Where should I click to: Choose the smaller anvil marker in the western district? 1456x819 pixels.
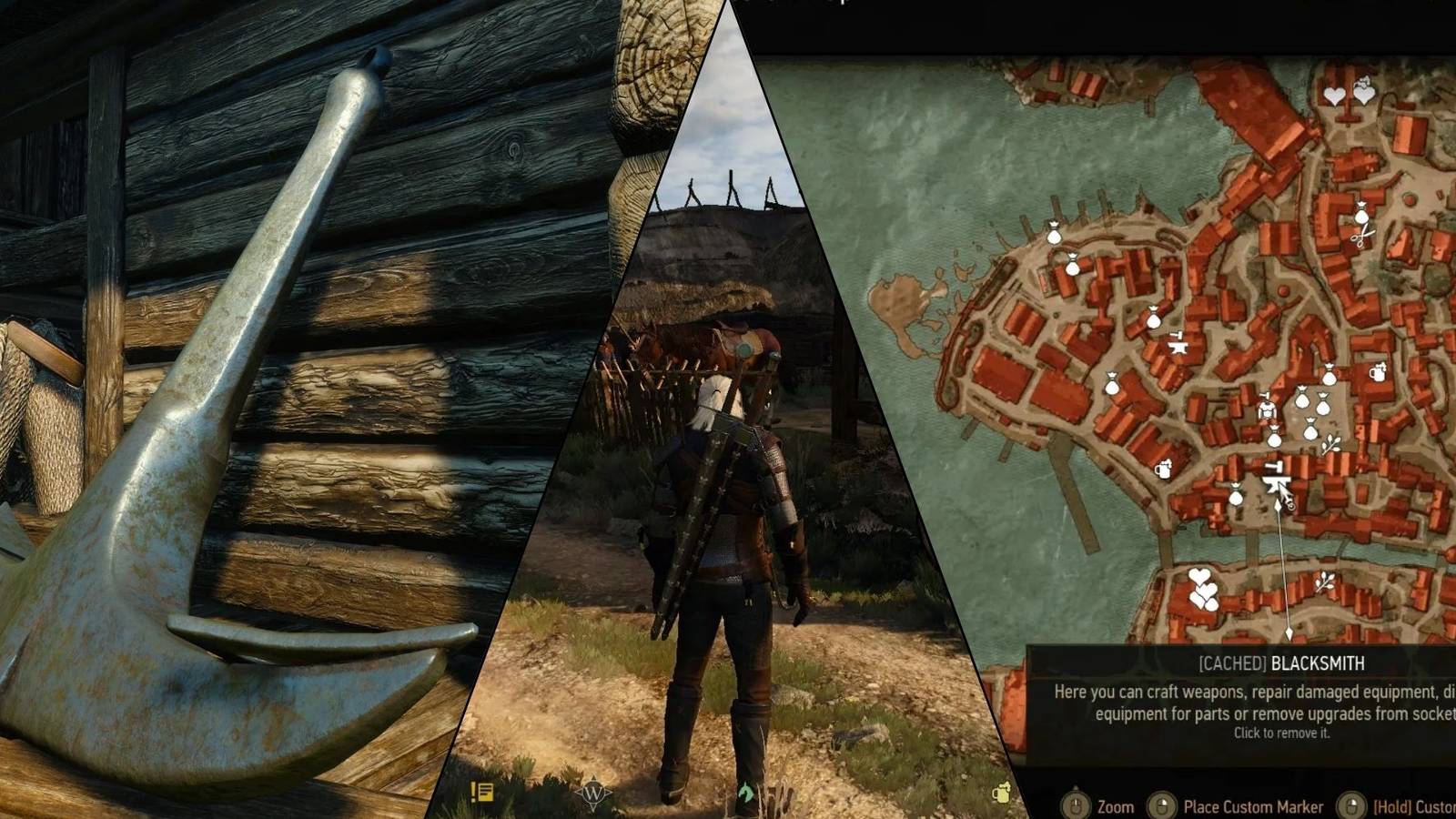tap(1178, 343)
